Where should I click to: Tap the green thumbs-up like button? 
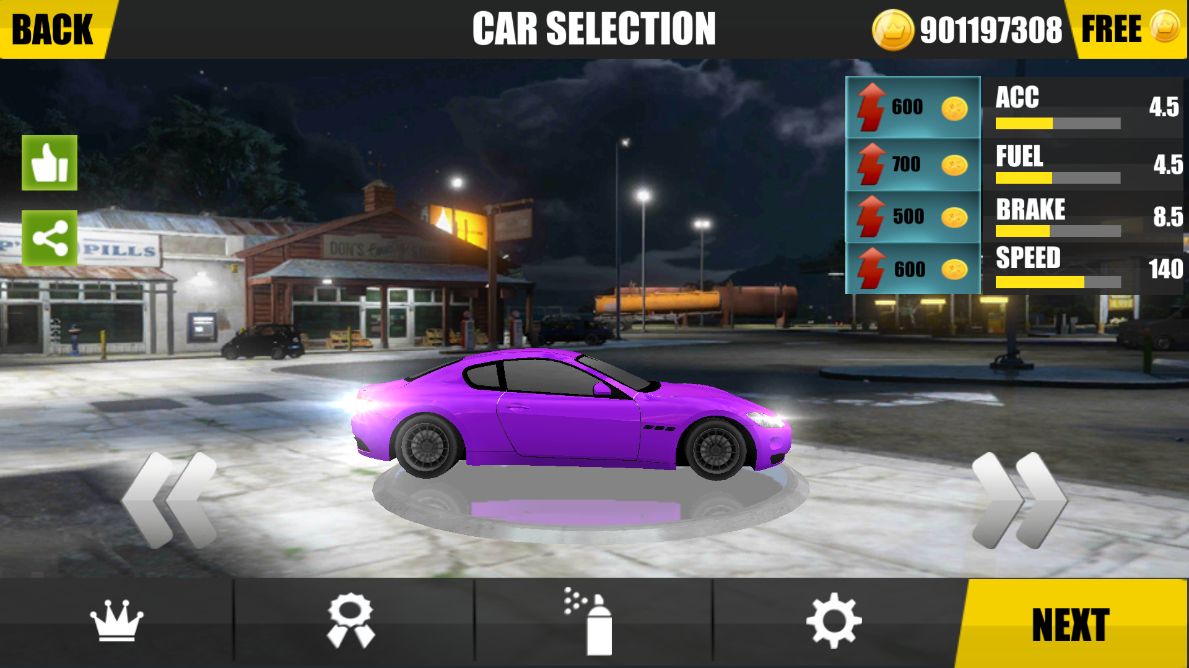point(49,163)
